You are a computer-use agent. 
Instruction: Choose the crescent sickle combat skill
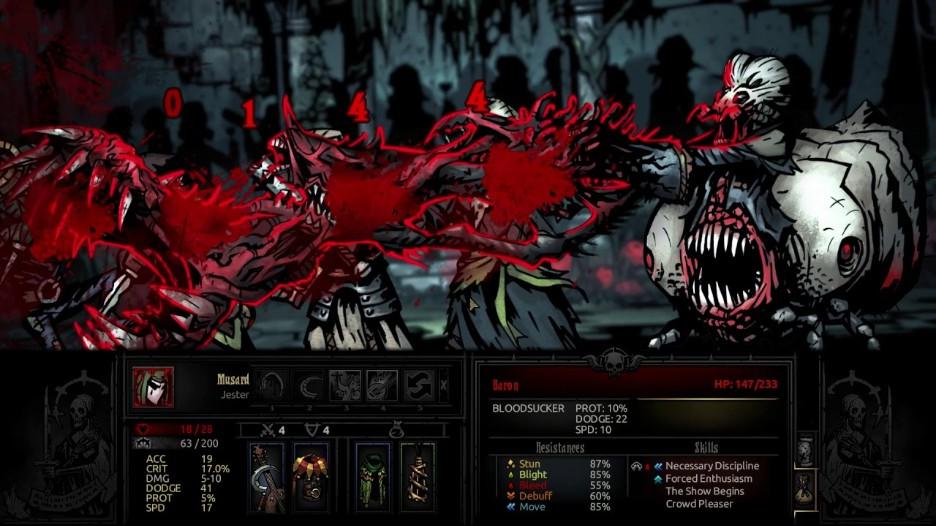point(309,385)
